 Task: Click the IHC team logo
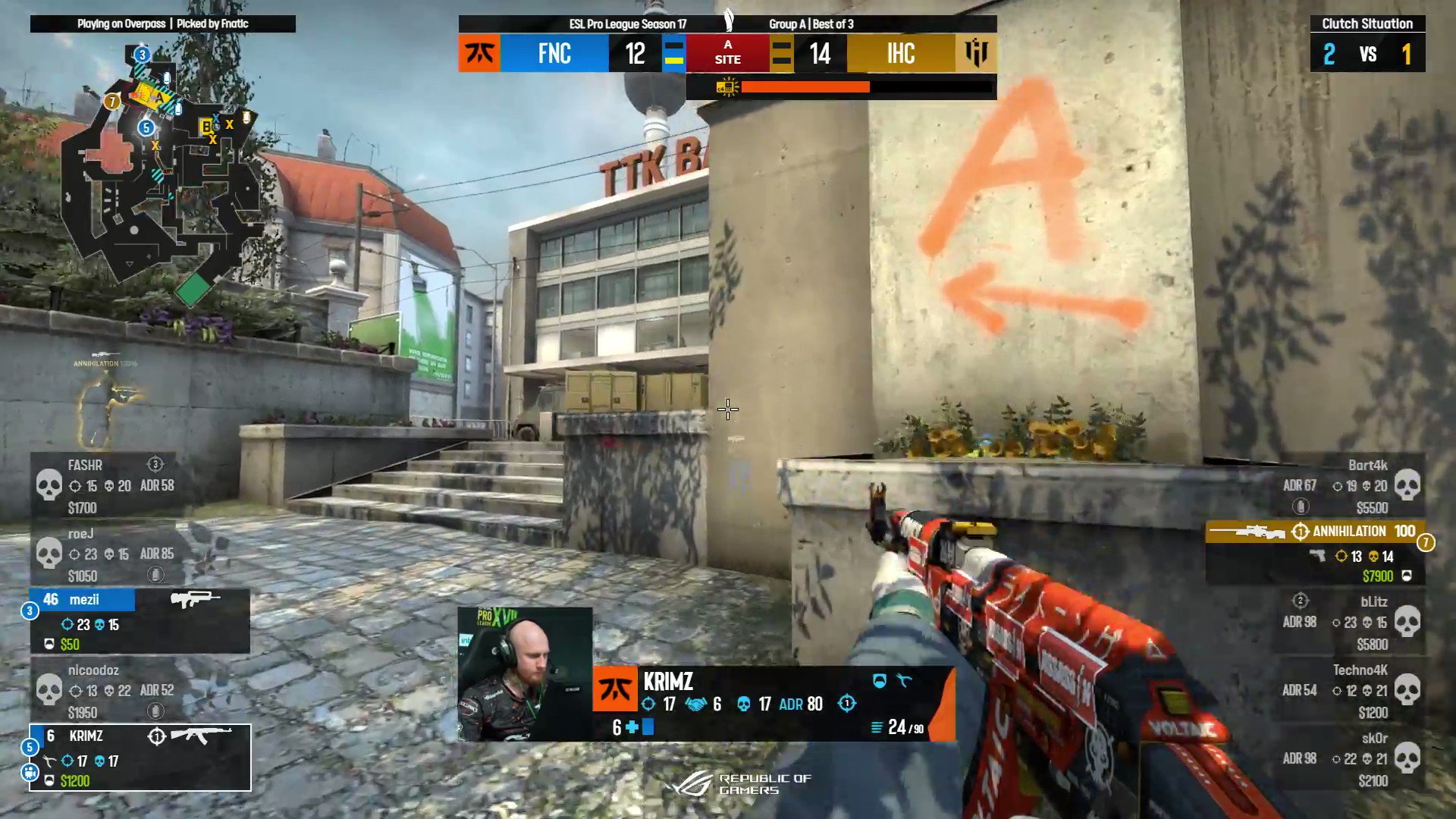tap(977, 54)
